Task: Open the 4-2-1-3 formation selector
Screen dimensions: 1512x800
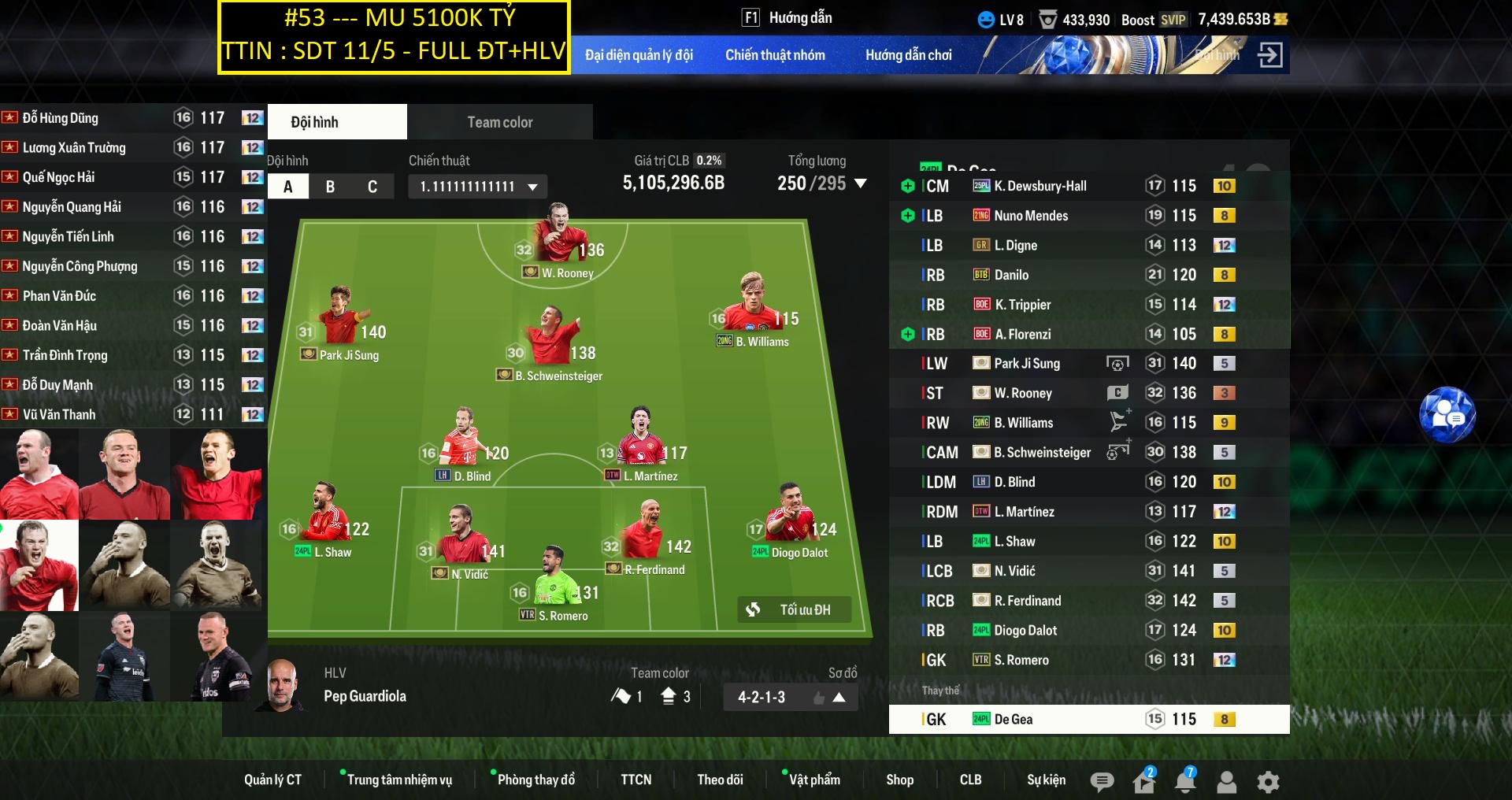Action: 790,697
